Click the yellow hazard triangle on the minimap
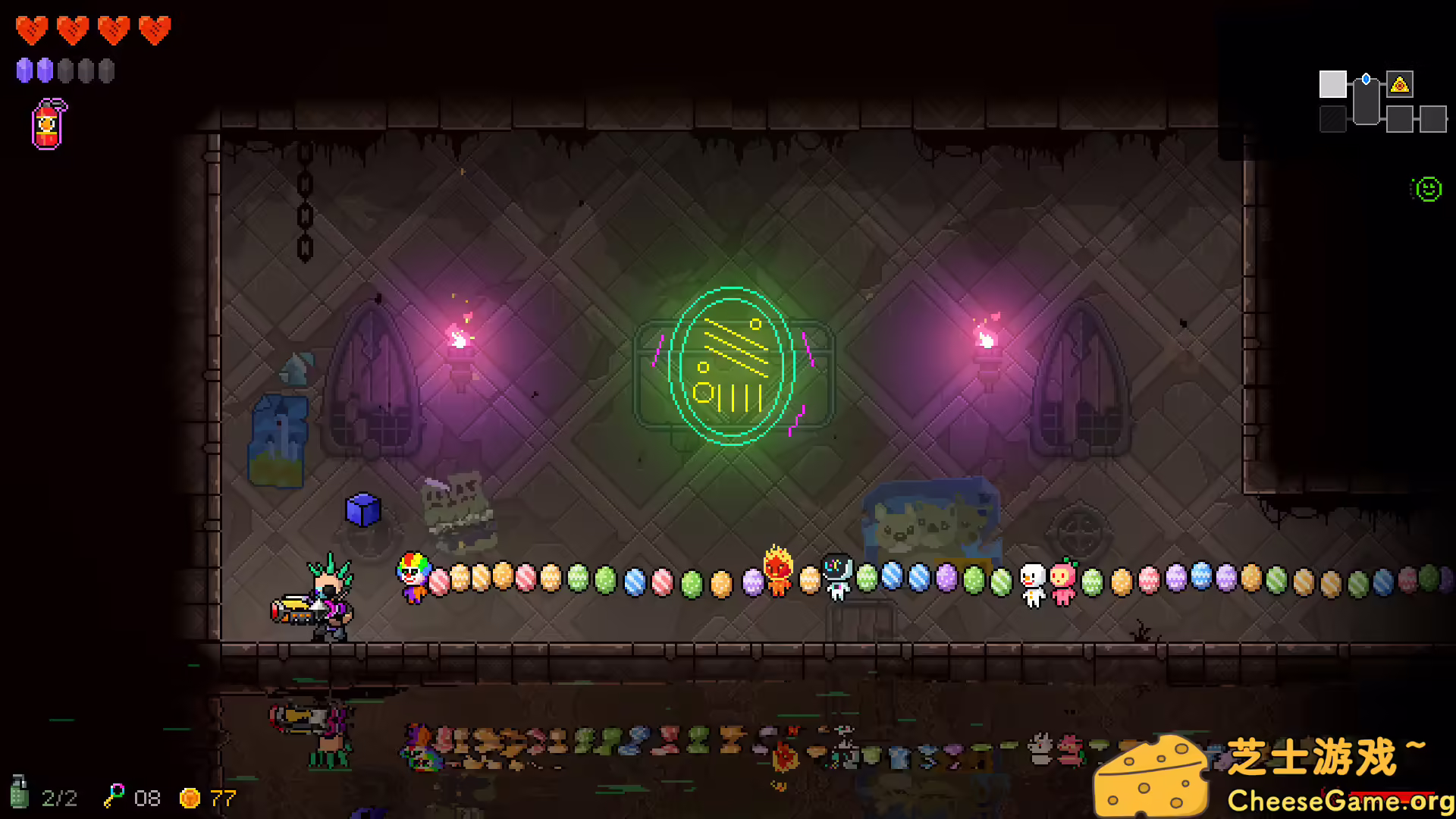Screen dimensions: 1456x819 pyautogui.click(x=1401, y=86)
